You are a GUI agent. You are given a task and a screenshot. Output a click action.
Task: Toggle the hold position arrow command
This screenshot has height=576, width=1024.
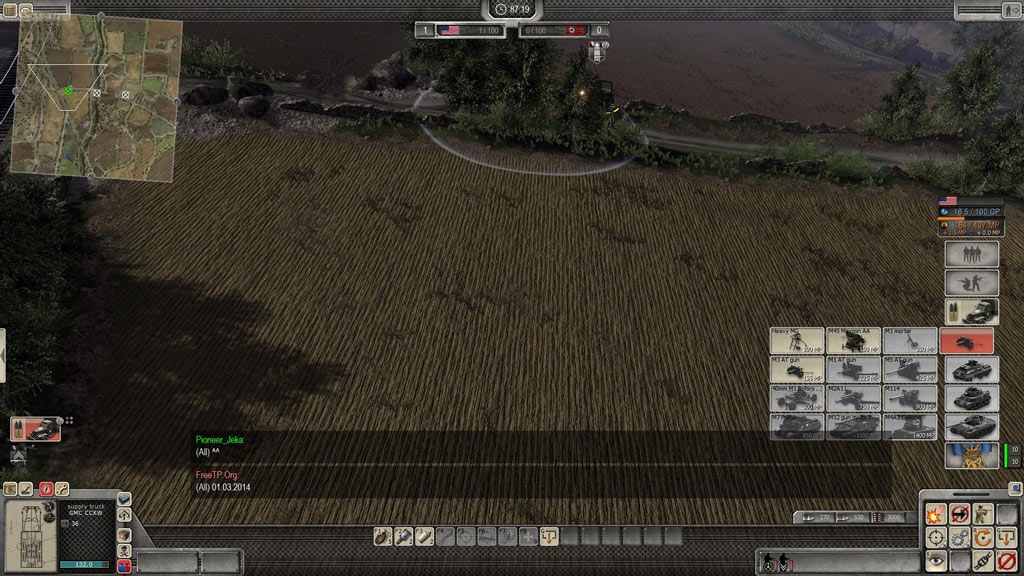960,515
